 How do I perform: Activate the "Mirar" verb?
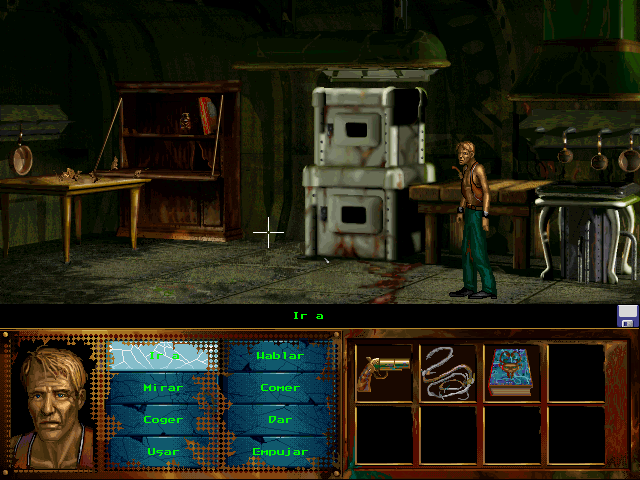click(x=163, y=387)
